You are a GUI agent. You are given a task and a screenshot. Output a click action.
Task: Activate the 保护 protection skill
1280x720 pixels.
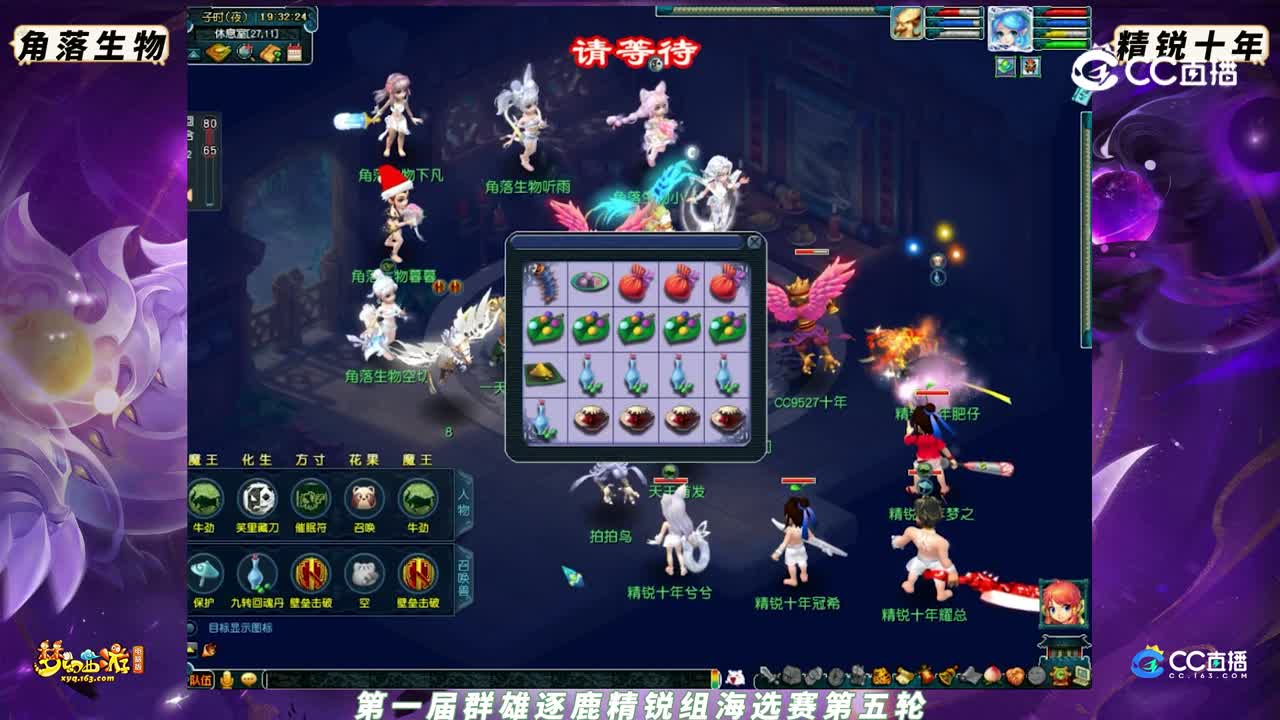coord(204,573)
